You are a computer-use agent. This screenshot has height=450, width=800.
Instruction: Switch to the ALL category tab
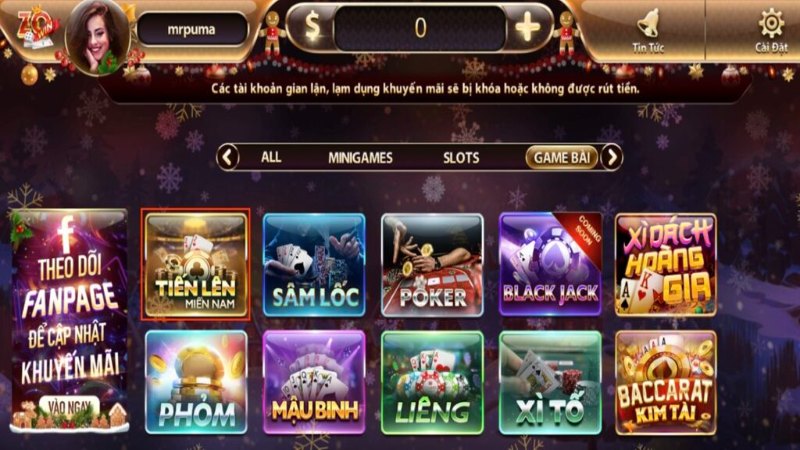271,157
